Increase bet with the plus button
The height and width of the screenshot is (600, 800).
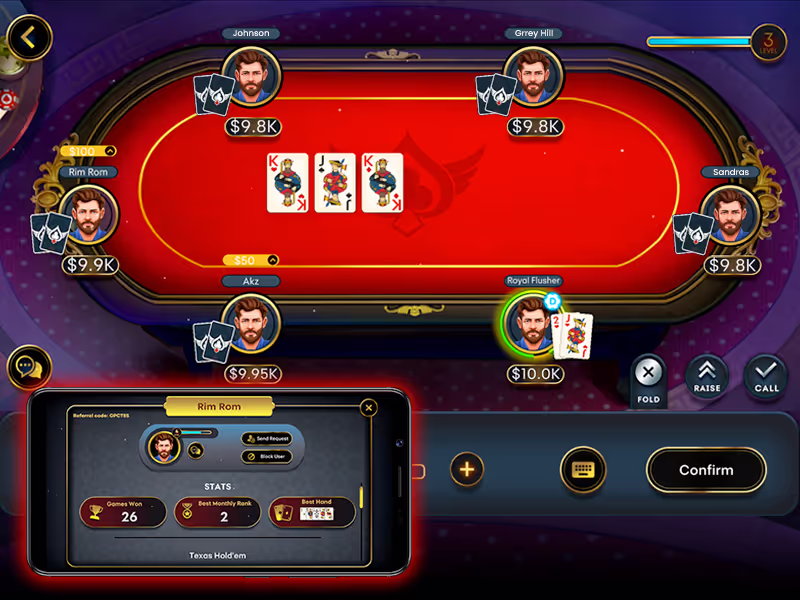click(x=467, y=469)
